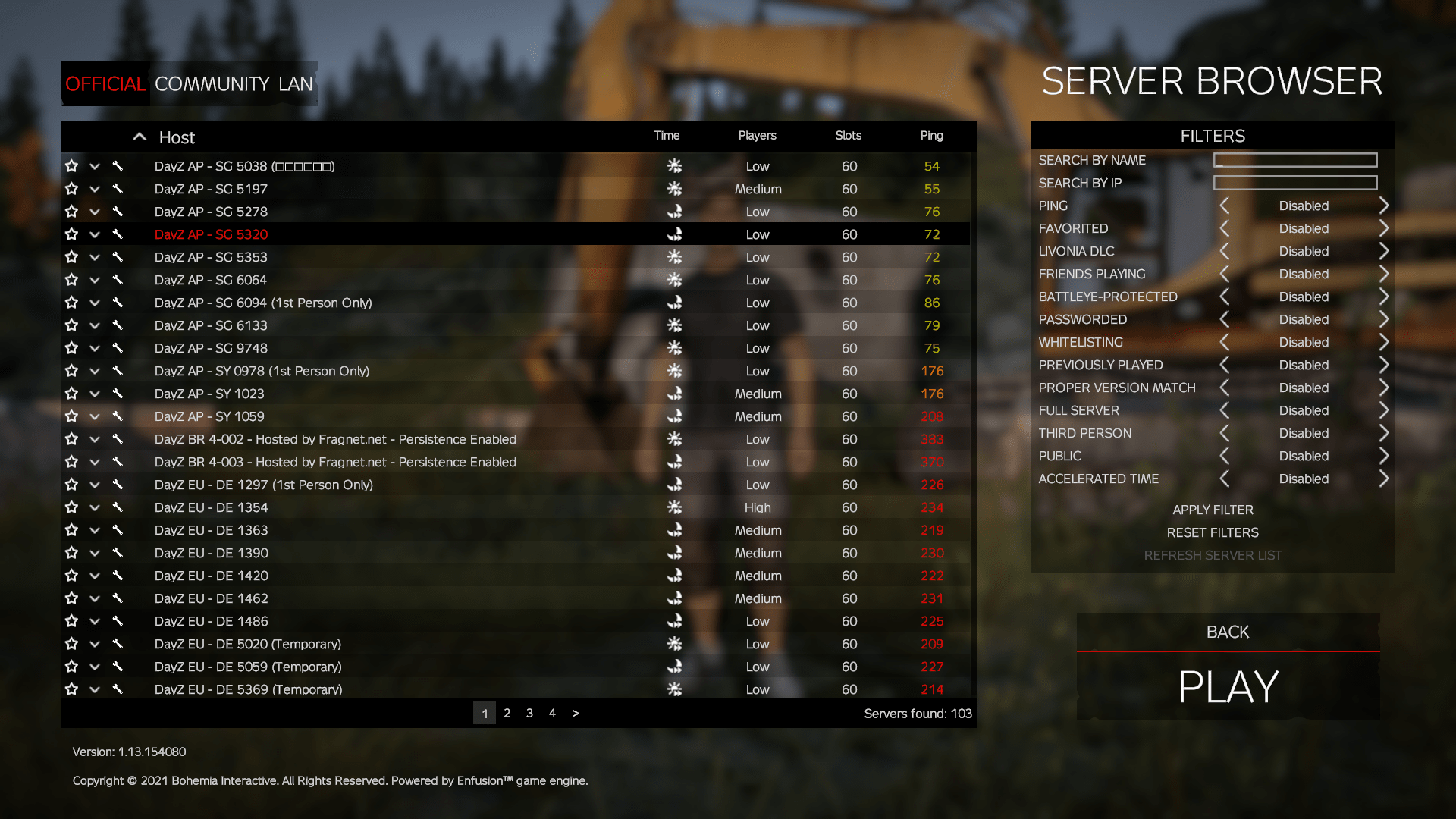Click the rain icon for DayZ EU - DE 1390
The width and height of the screenshot is (1456, 819).
point(675,553)
